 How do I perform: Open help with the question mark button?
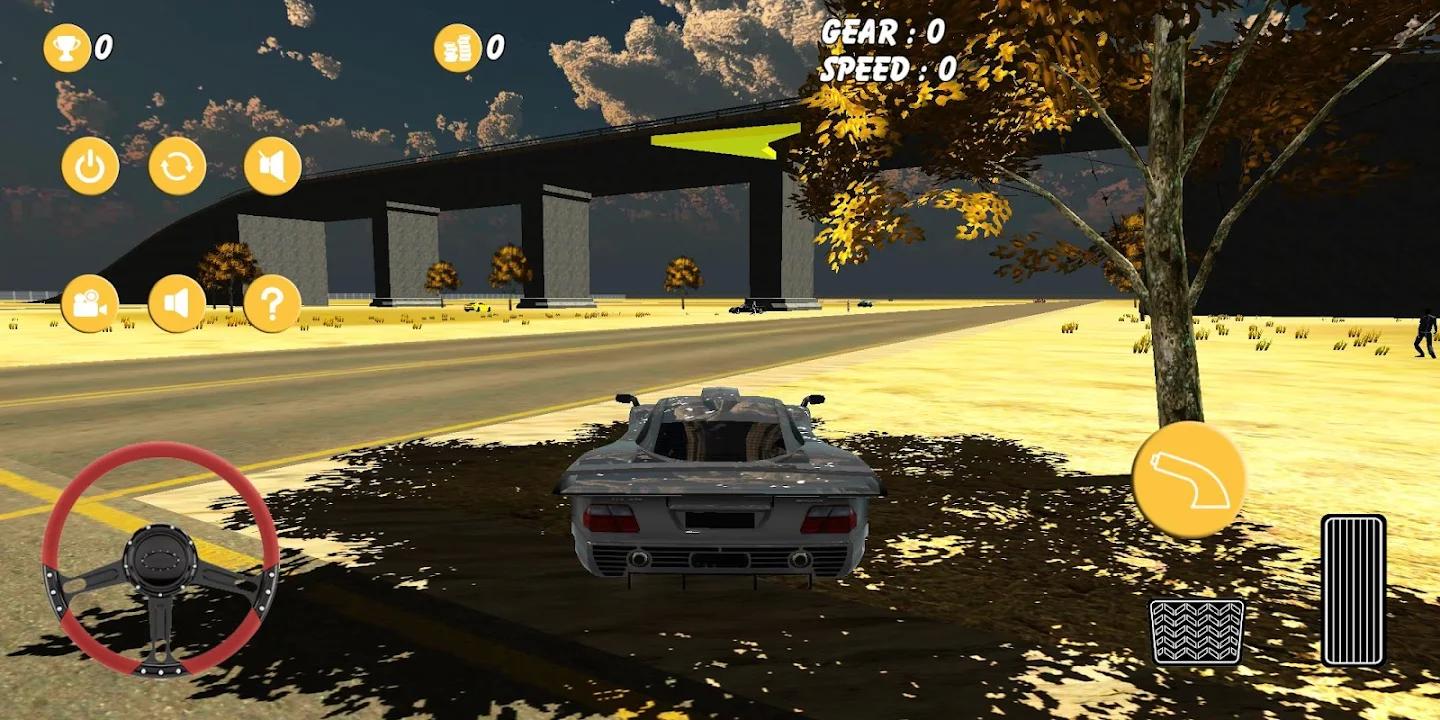tap(272, 303)
